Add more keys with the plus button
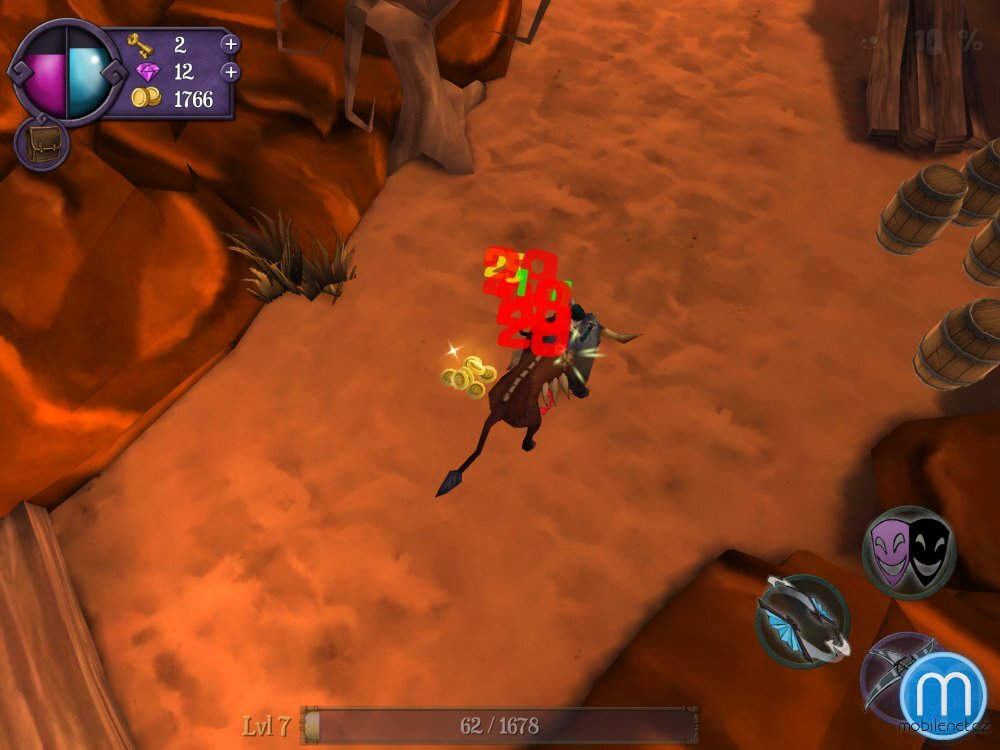Screen dimensions: 1000x750 coord(231,44)
